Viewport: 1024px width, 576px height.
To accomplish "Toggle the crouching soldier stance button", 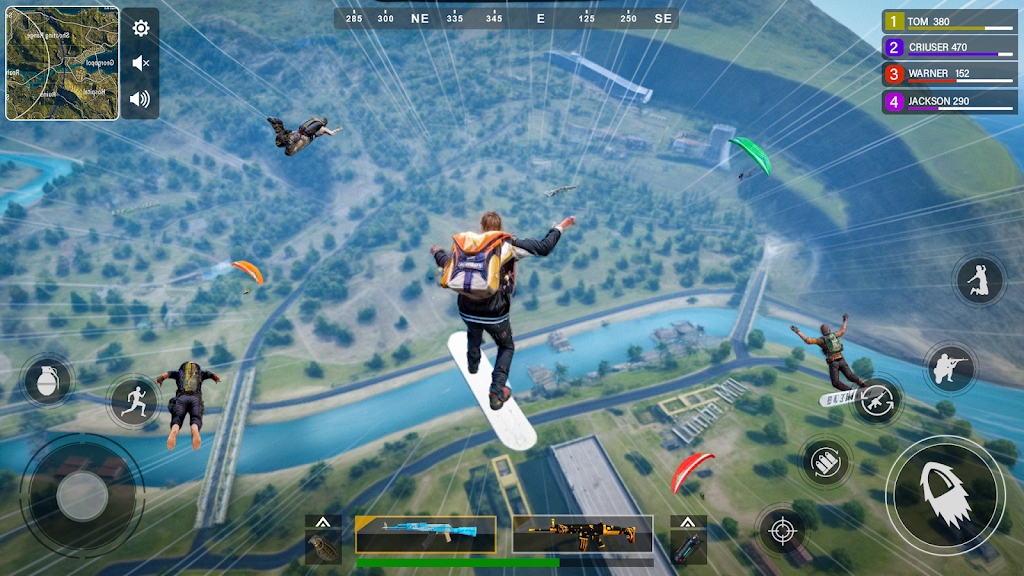I will point(948,369).
